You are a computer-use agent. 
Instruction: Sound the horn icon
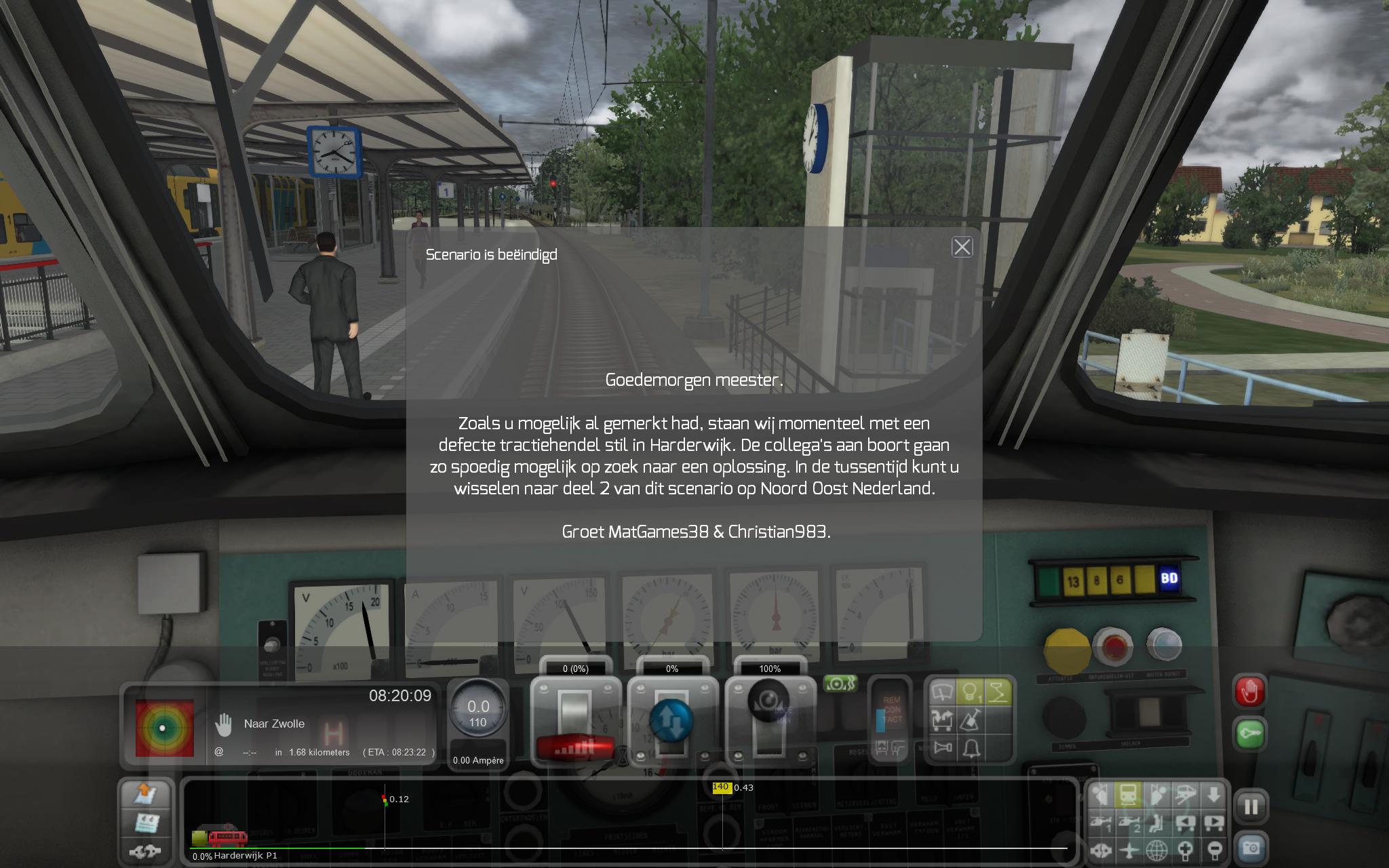click(x=942, y=748)
